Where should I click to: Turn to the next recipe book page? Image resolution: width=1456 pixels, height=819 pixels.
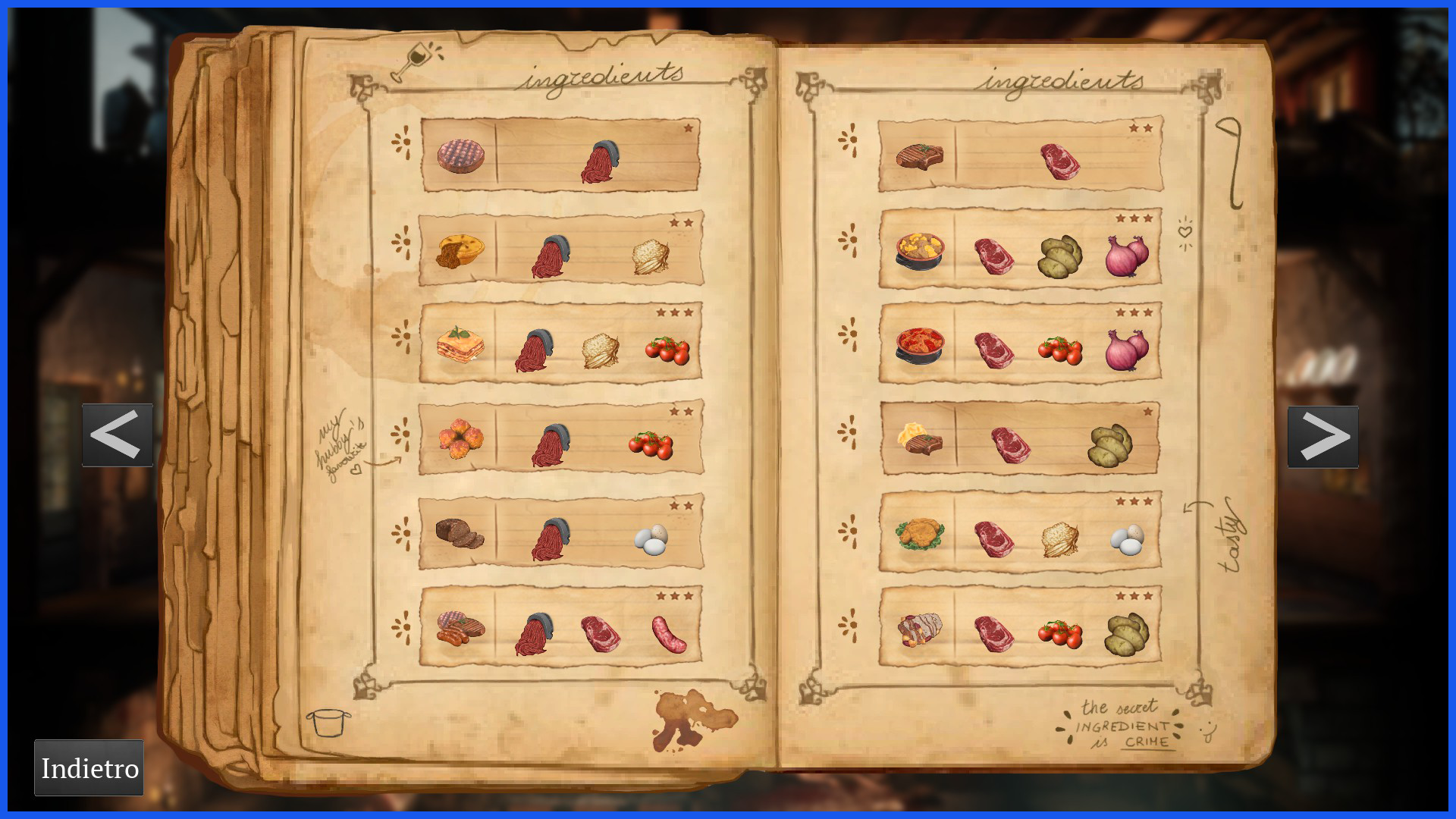(x=1323, y=437)
